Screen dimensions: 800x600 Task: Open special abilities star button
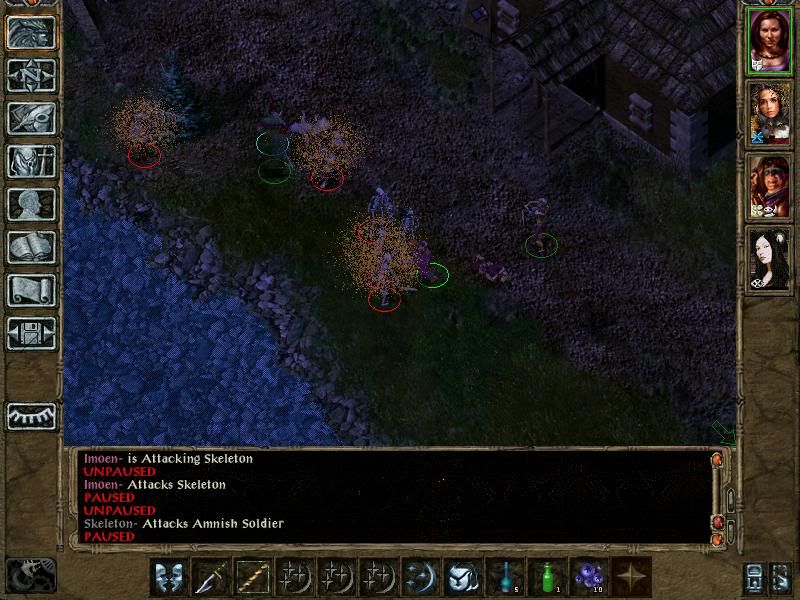pyautogui.click(x=631, y=577)
